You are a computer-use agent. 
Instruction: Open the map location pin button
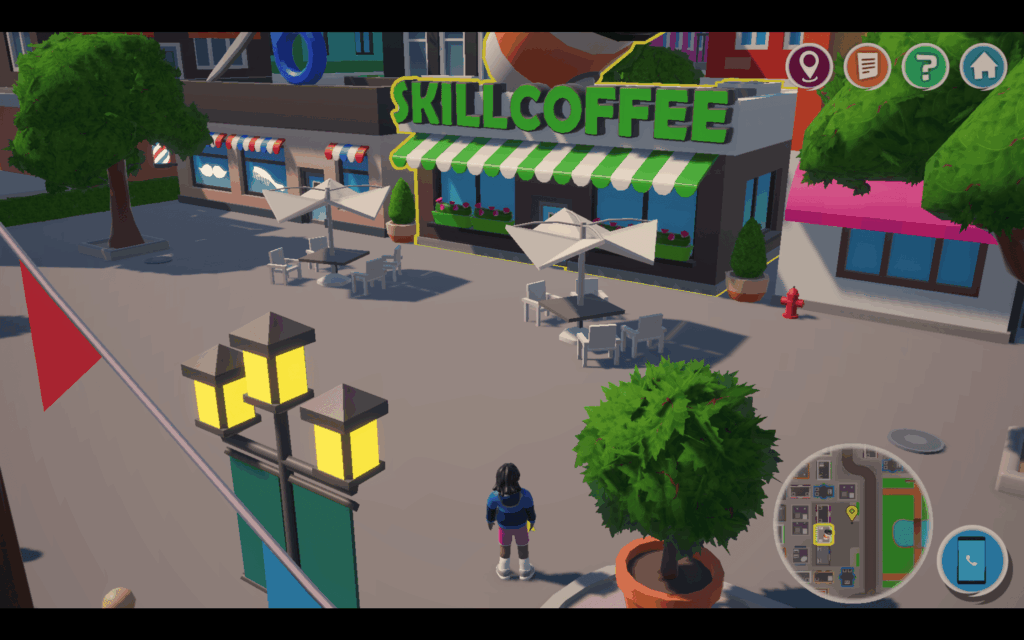pos(809,67)
